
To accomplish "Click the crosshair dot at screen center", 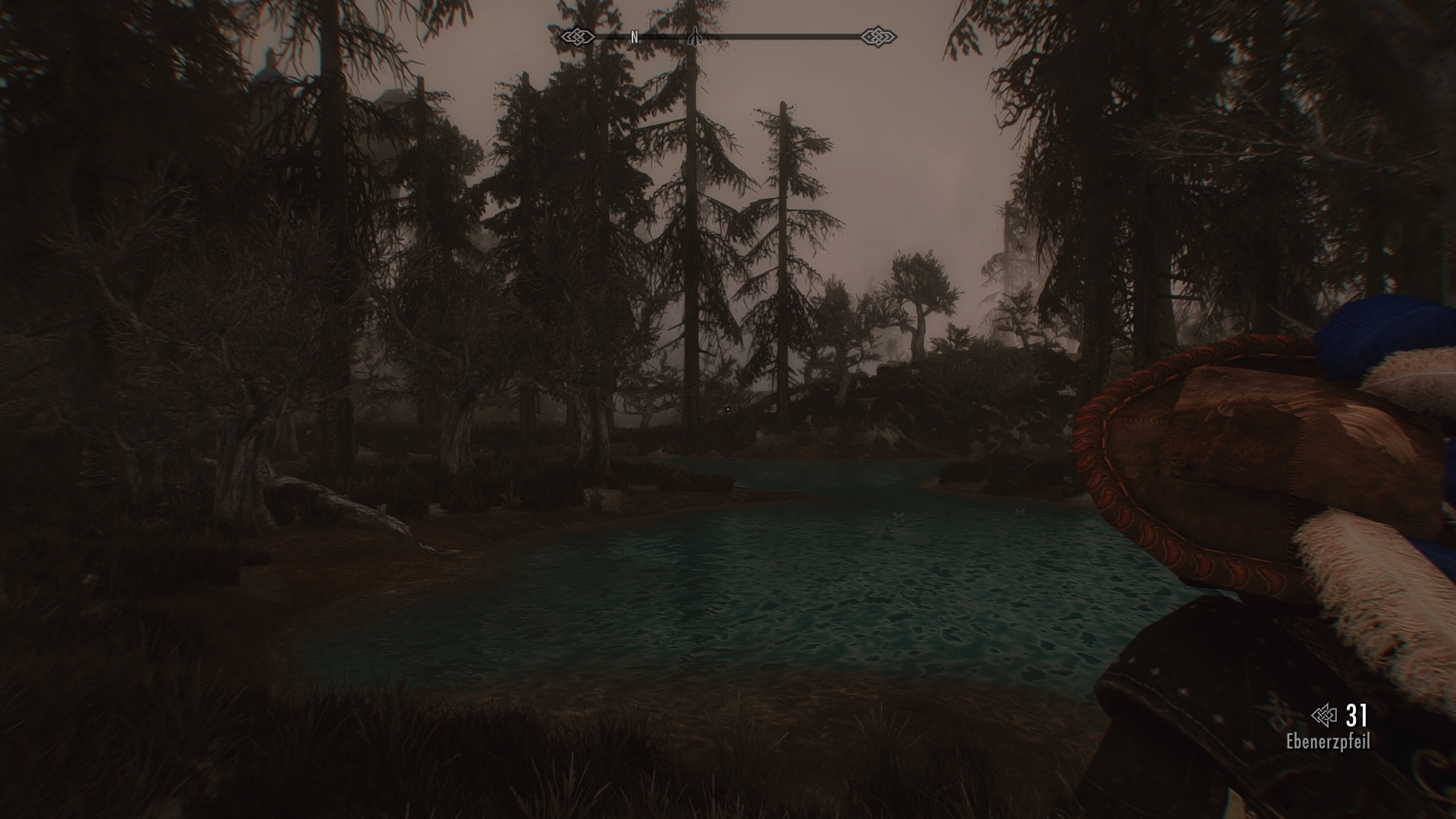I will tap(726, 407).
